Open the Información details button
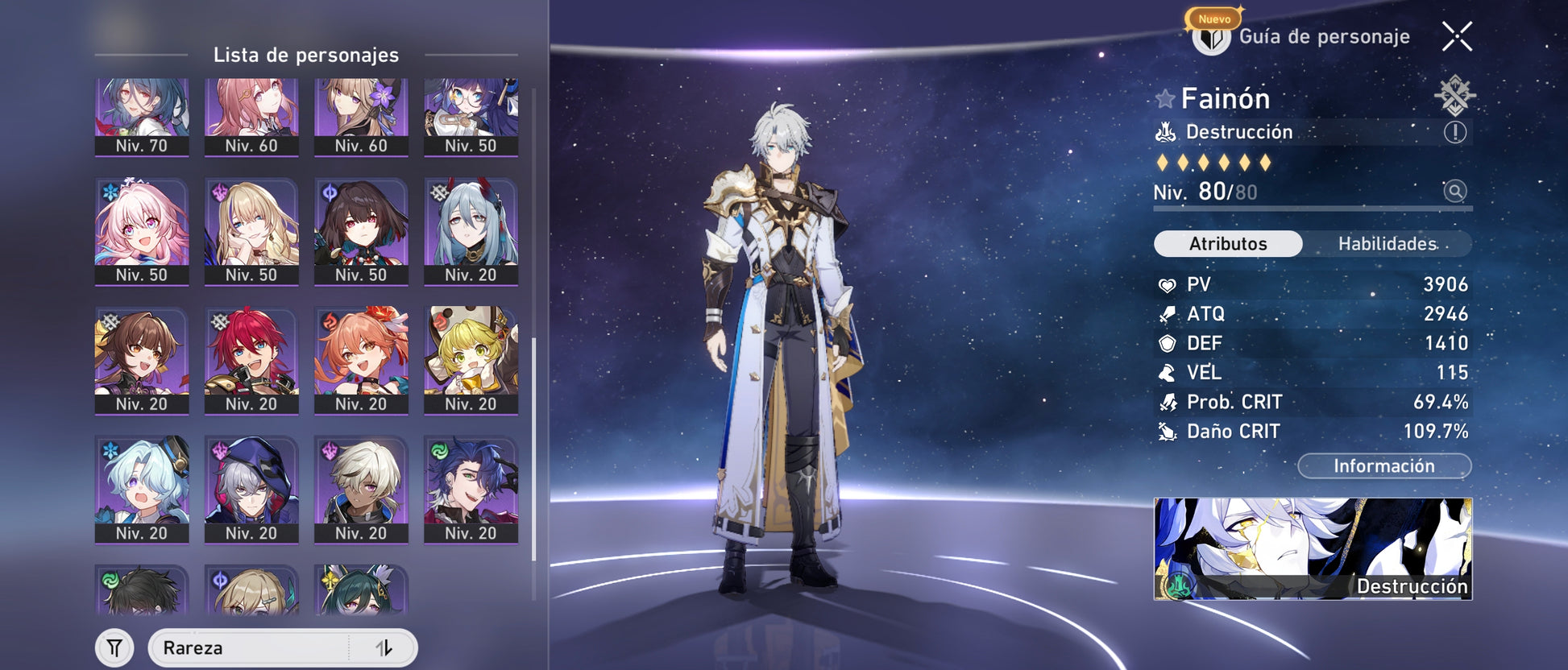 (x=1383, y=466)
